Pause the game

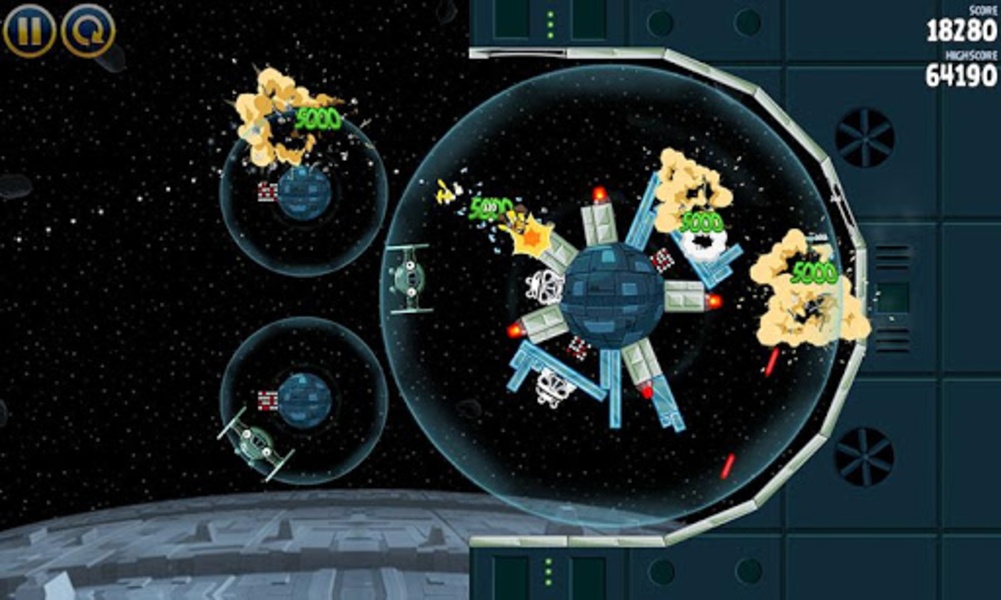click(29, 30)
